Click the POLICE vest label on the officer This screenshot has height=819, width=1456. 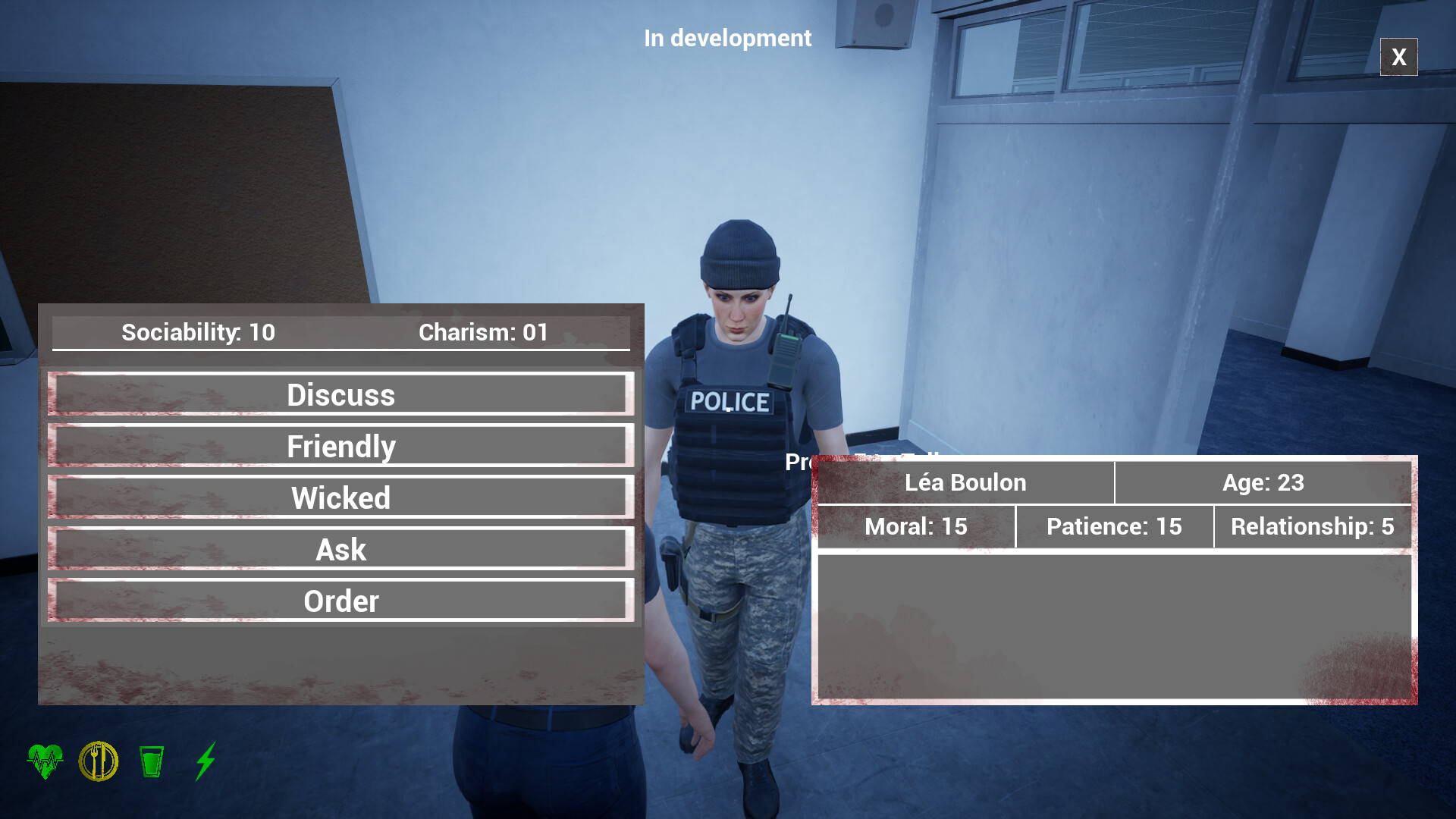[730, 400]
